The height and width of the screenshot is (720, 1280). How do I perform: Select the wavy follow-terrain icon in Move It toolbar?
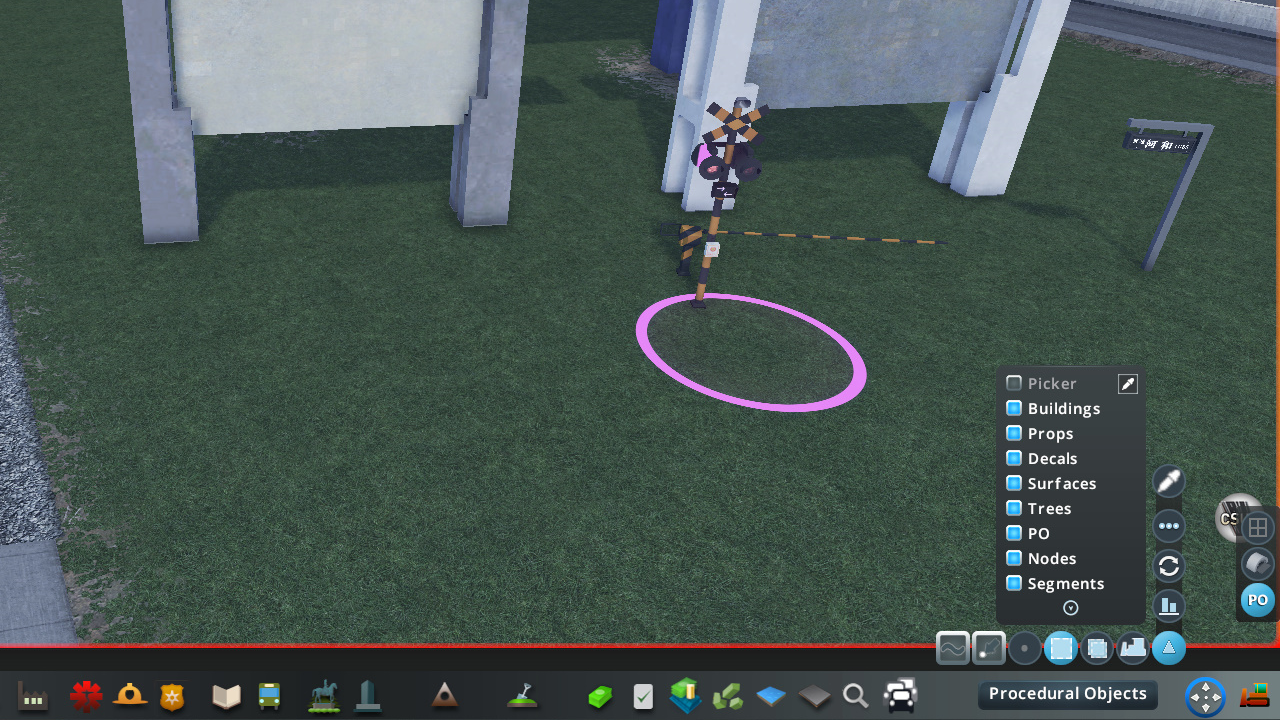953,648
